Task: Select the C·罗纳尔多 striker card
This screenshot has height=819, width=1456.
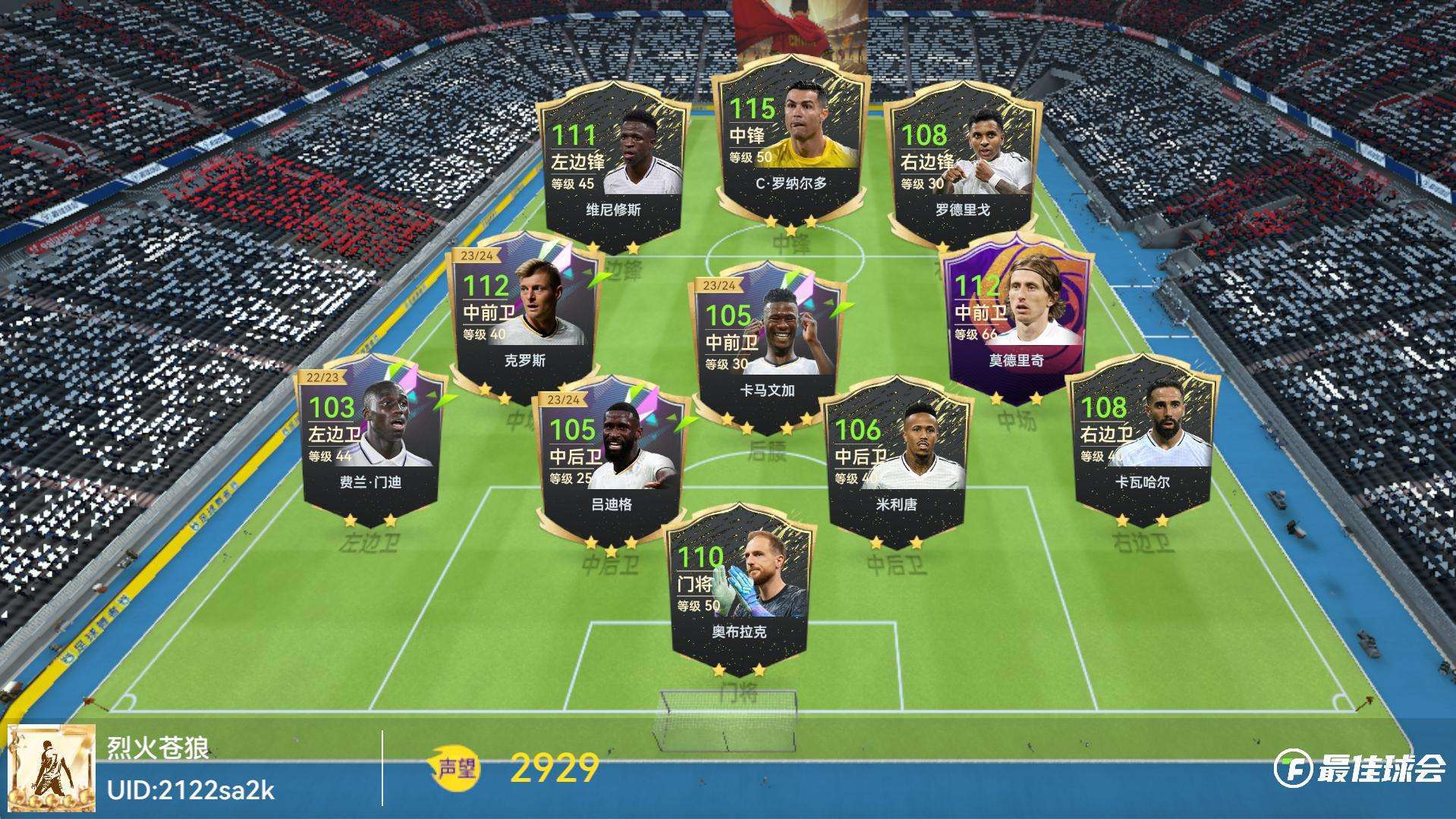Action: [x=791, y=144]
